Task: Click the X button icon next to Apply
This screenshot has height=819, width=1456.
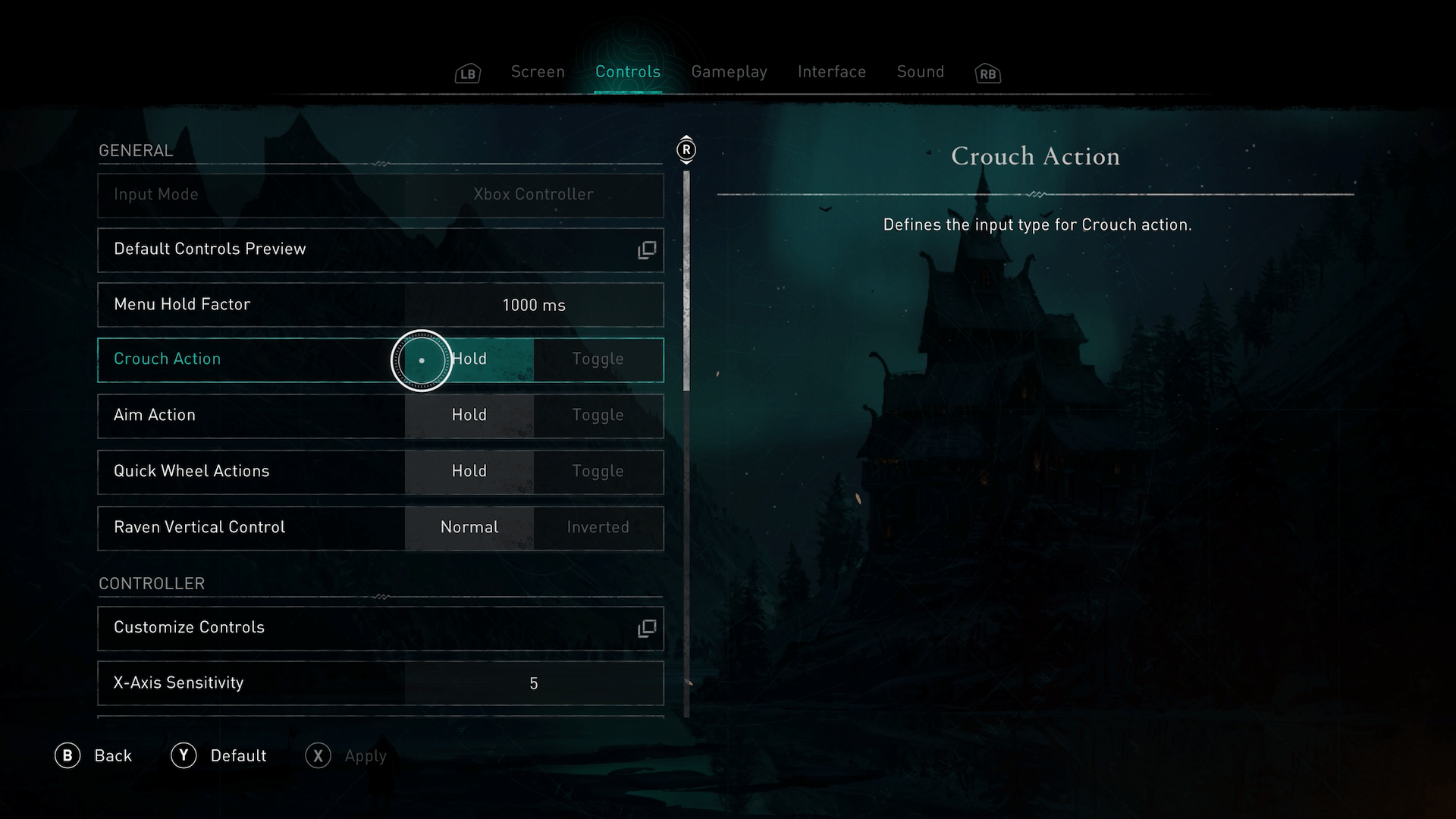Action: click(318, 755)
